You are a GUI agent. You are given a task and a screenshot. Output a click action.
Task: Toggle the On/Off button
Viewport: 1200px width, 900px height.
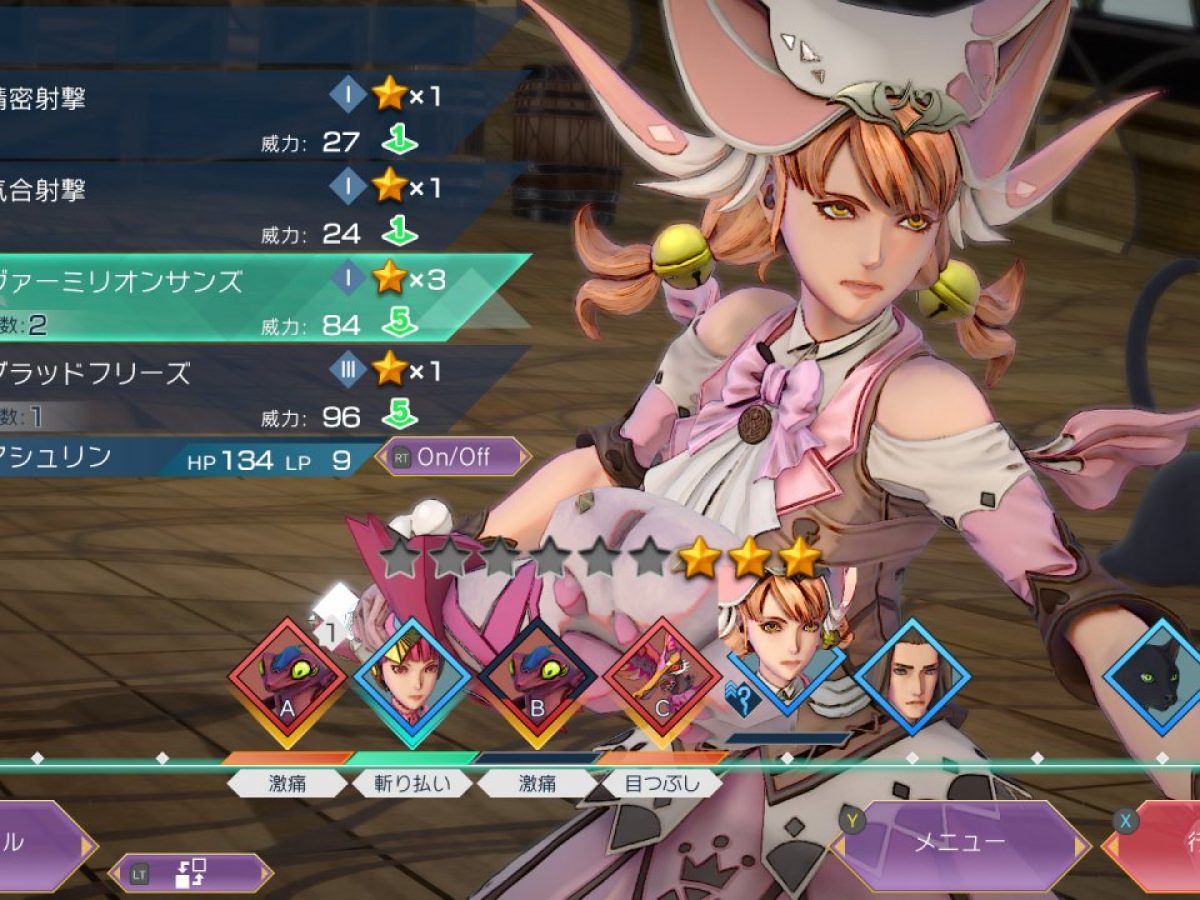[453, 457]
